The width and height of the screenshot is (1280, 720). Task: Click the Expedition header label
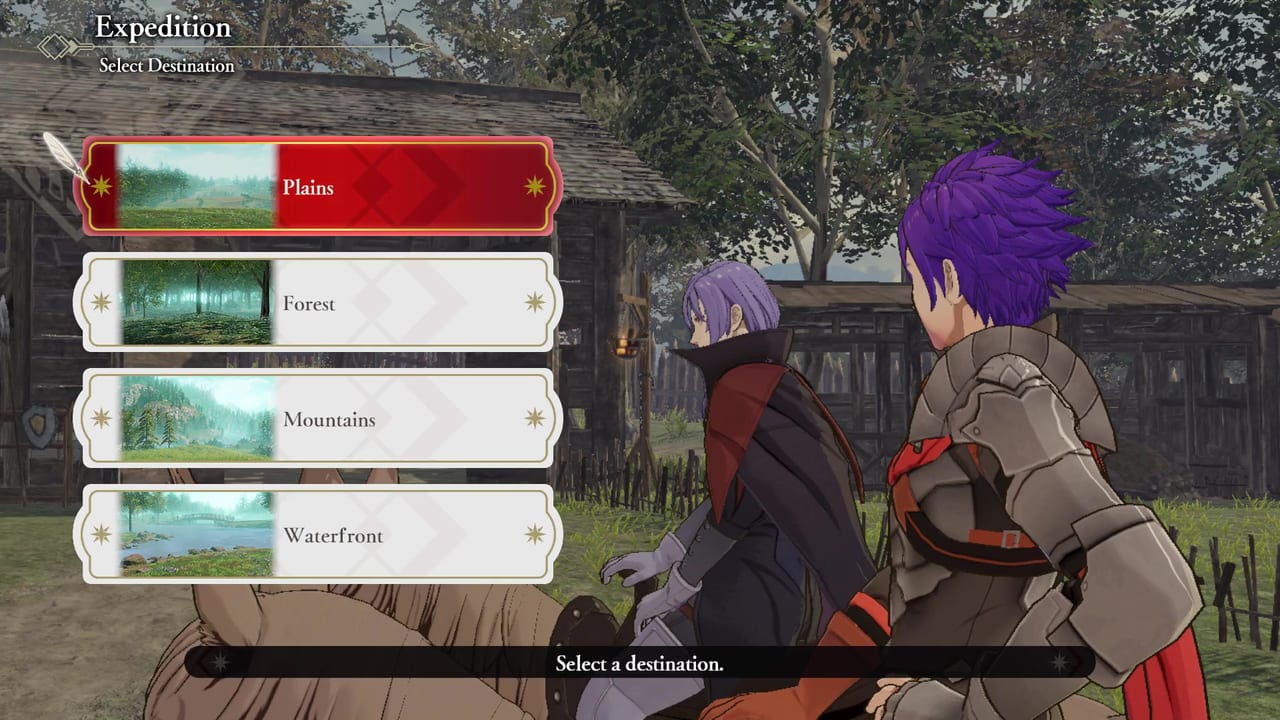click(162, 27)
